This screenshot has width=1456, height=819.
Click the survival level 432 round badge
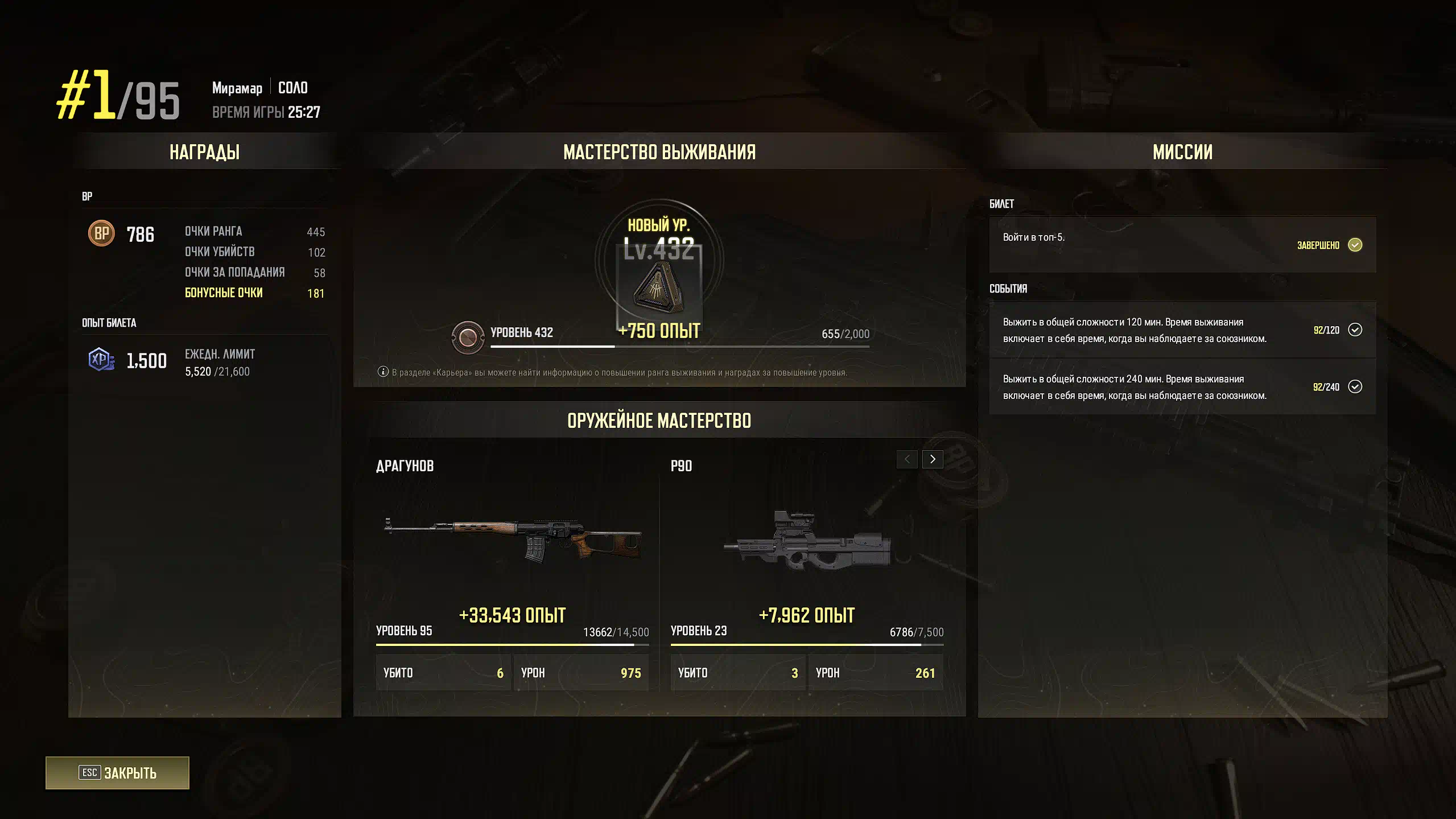pos(468,338)
